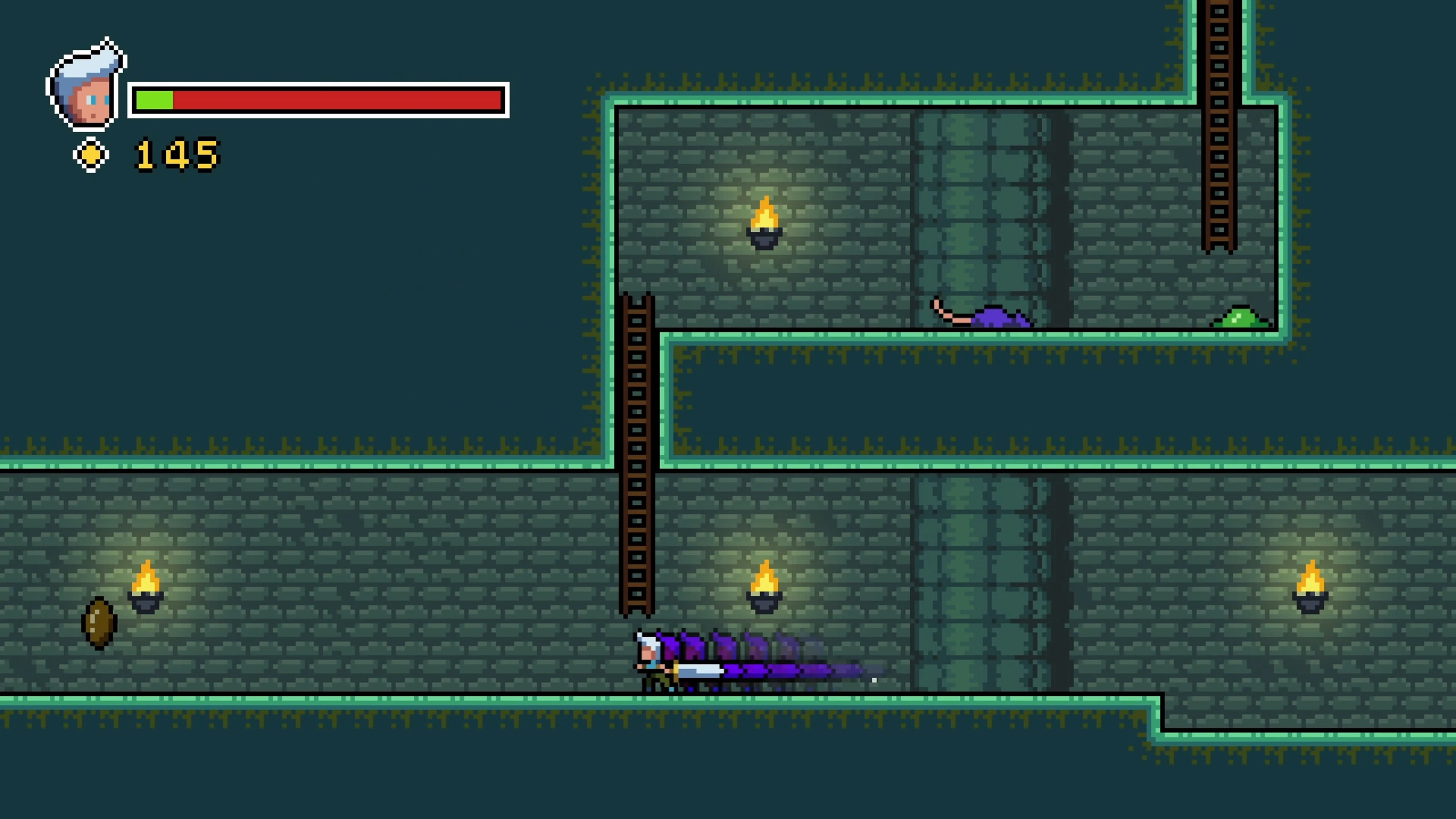Click the brown egg item on the floor
The width and height of the screenshot is (1456, 819).
click(x=99, y=622)
